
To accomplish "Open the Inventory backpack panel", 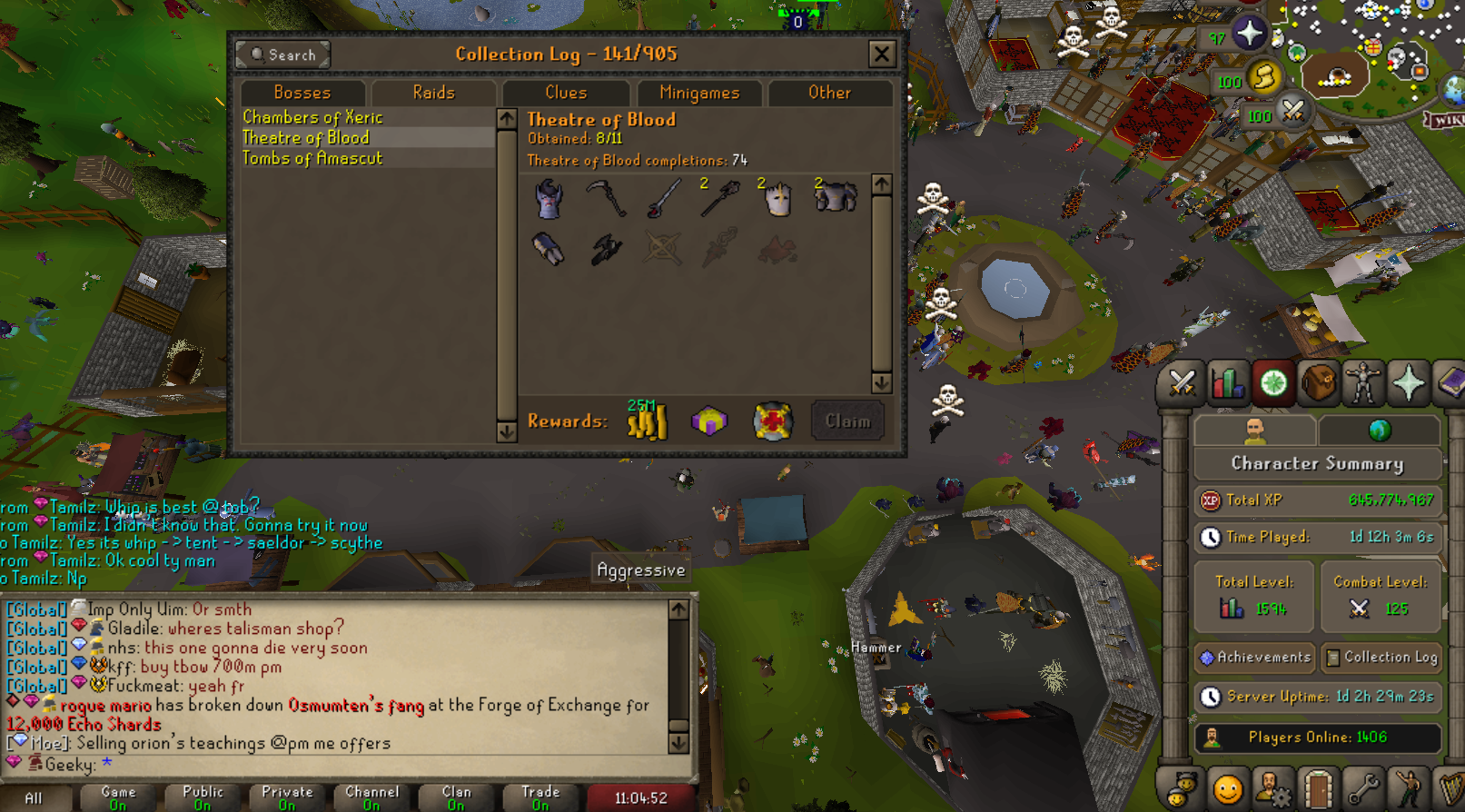I will (1319, 382).
